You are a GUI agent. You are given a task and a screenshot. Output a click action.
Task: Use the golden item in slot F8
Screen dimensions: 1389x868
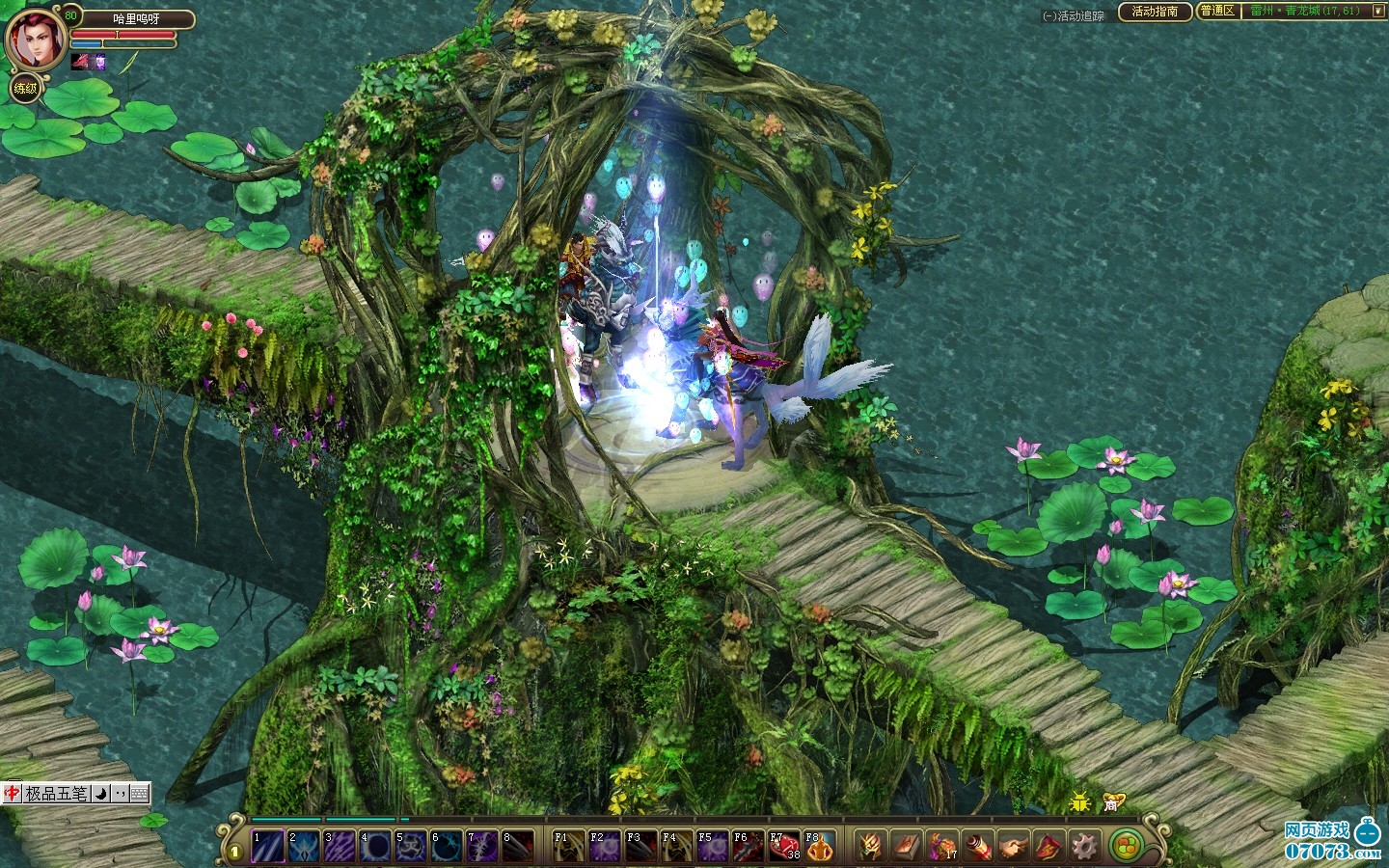click(820, 847)
